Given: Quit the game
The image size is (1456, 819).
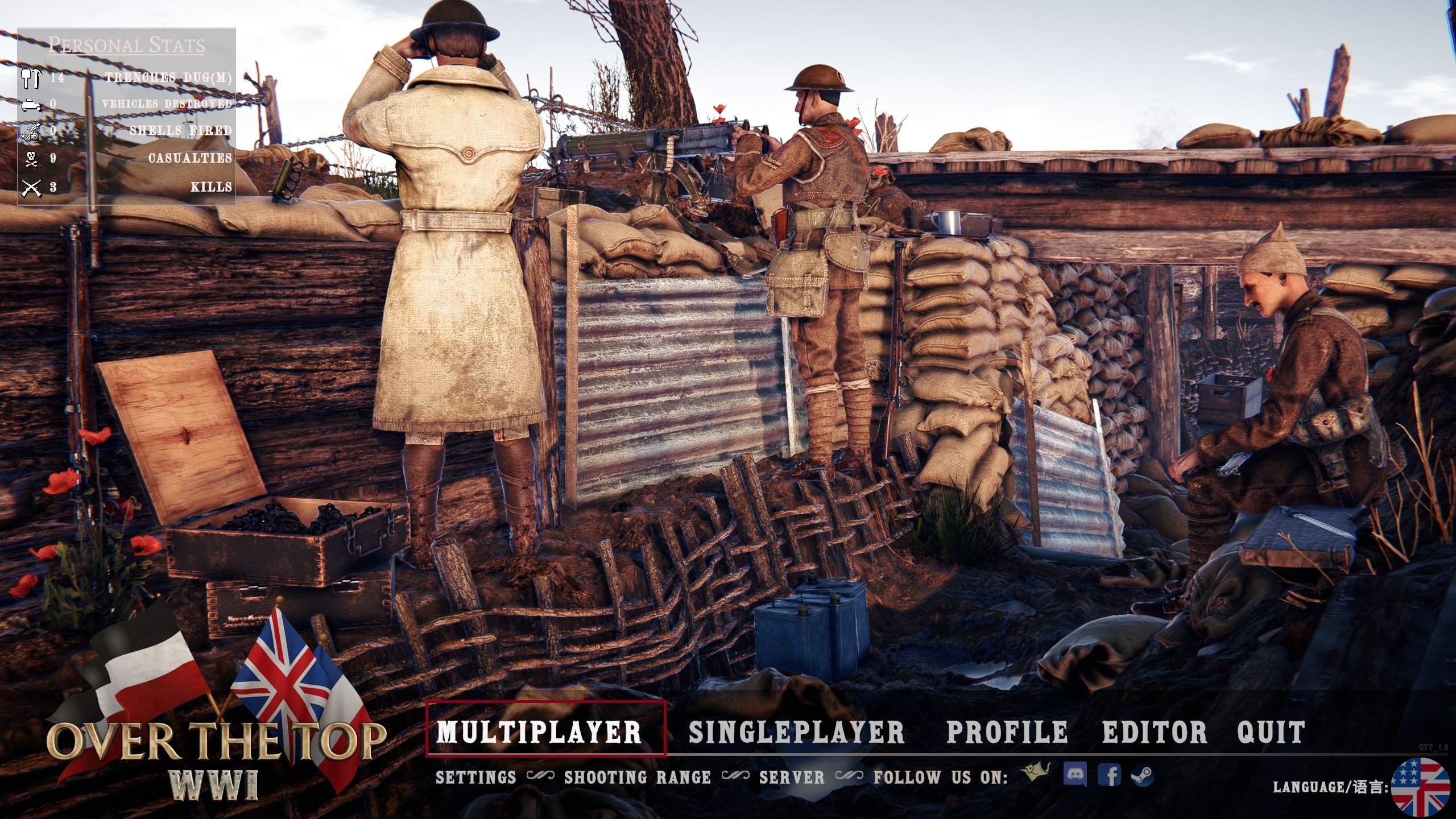Looking at the screenshot, I should tap(1271, 732).
